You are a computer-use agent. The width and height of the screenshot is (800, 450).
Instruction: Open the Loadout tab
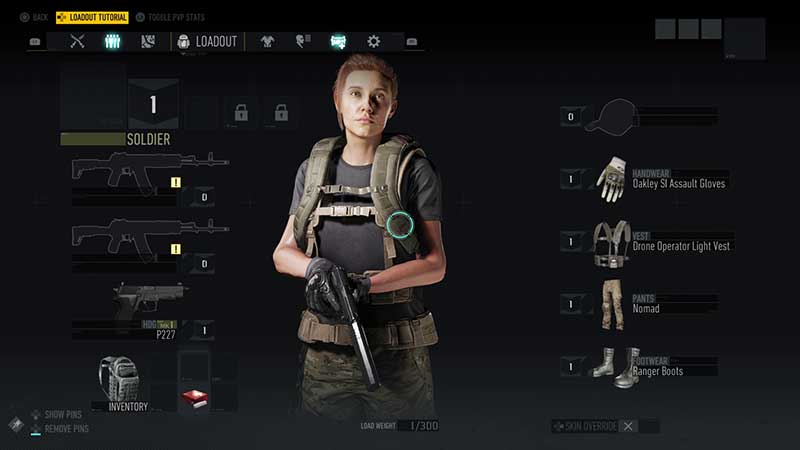[x=207, y=41]
